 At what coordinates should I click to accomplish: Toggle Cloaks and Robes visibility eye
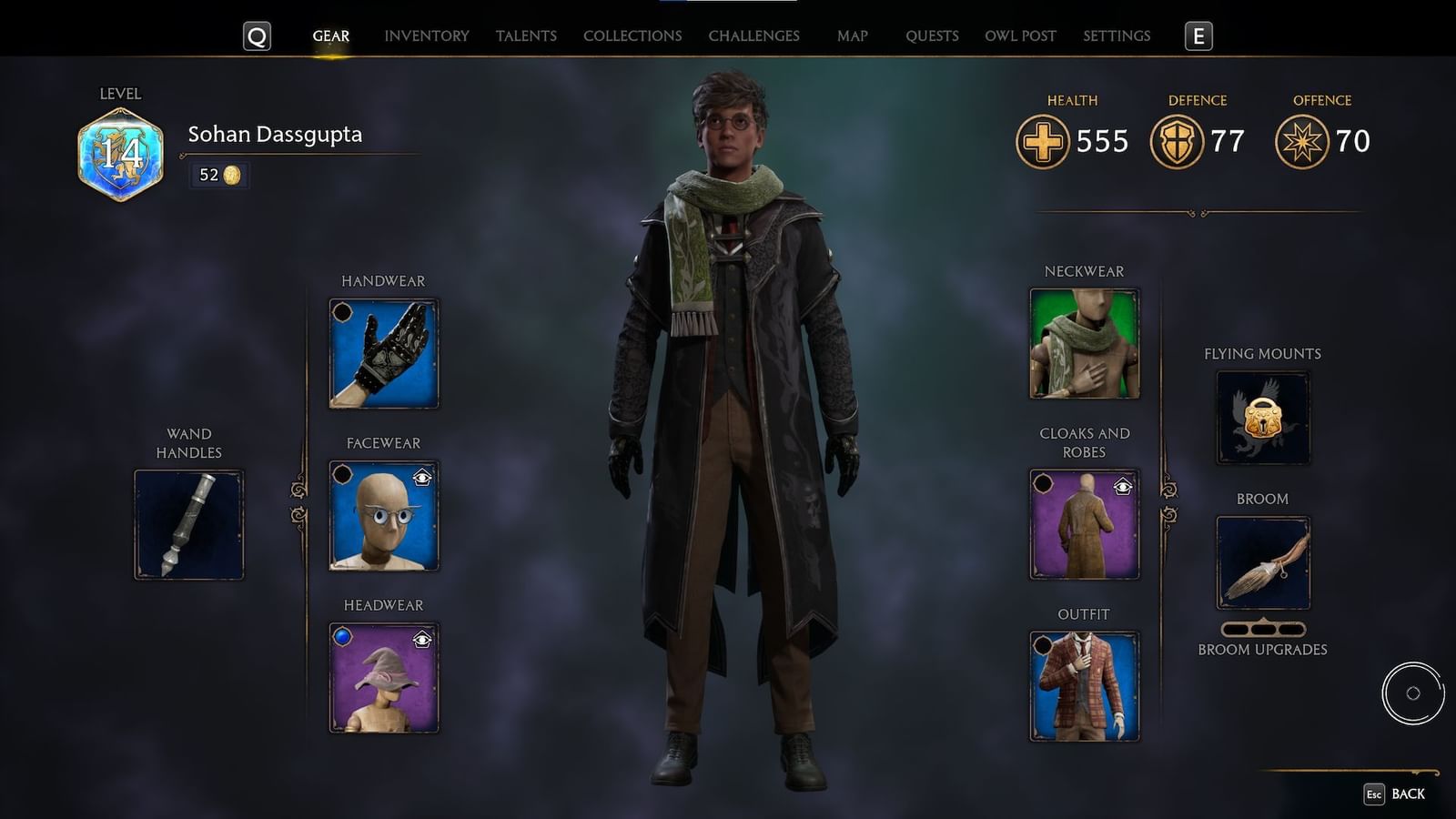click(x=1123, y=486)
